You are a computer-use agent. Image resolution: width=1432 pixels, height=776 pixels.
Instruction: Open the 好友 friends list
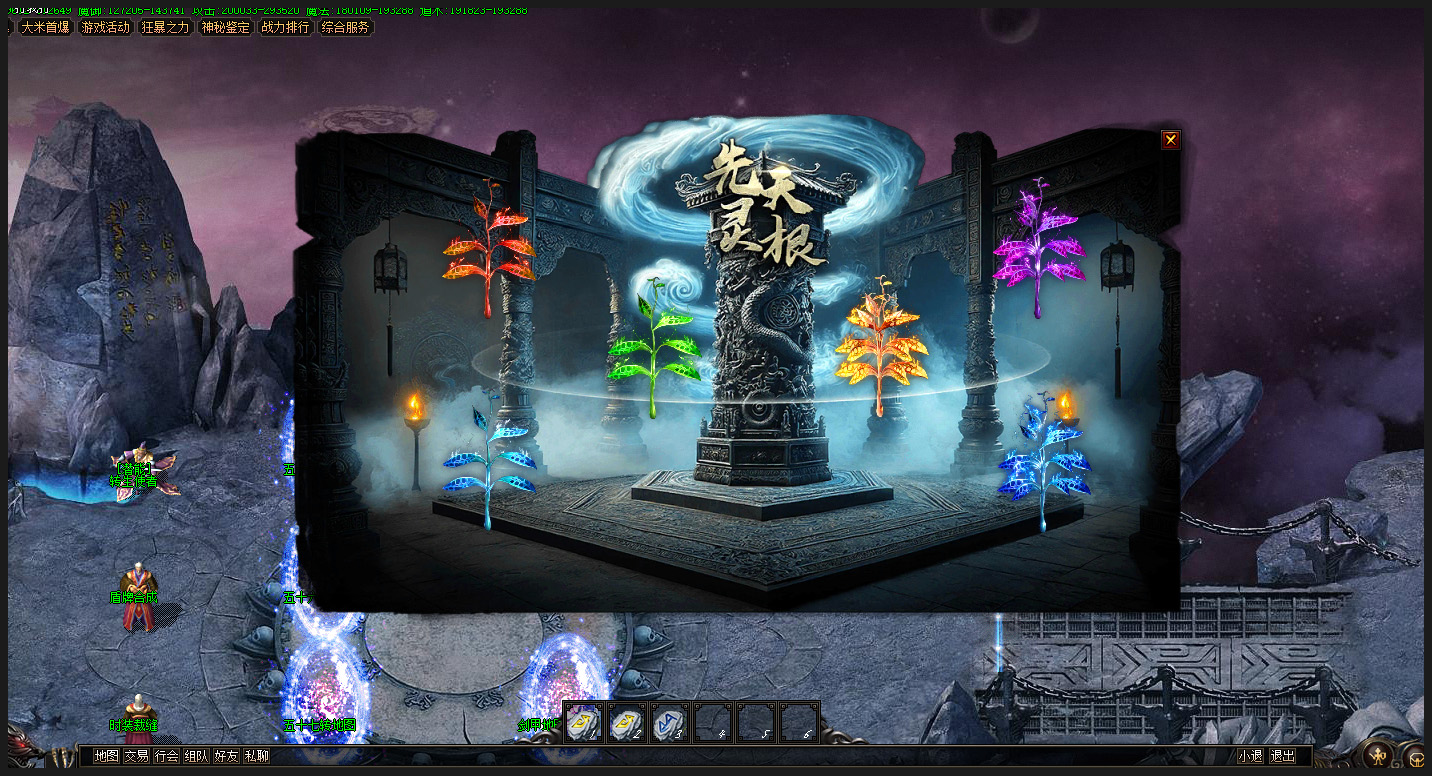click(226, 756)
